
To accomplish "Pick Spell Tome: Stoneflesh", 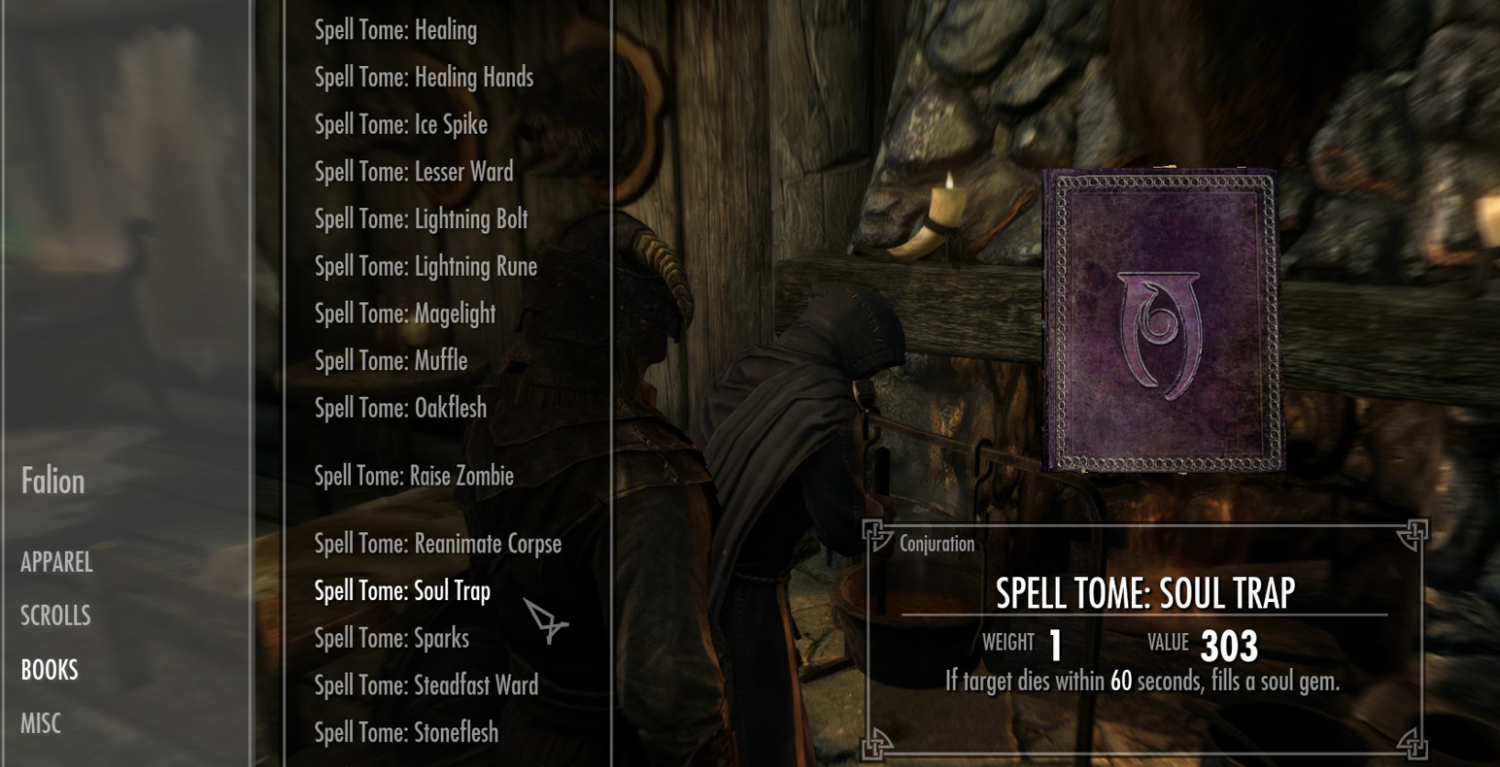I will tap(406, 733).
